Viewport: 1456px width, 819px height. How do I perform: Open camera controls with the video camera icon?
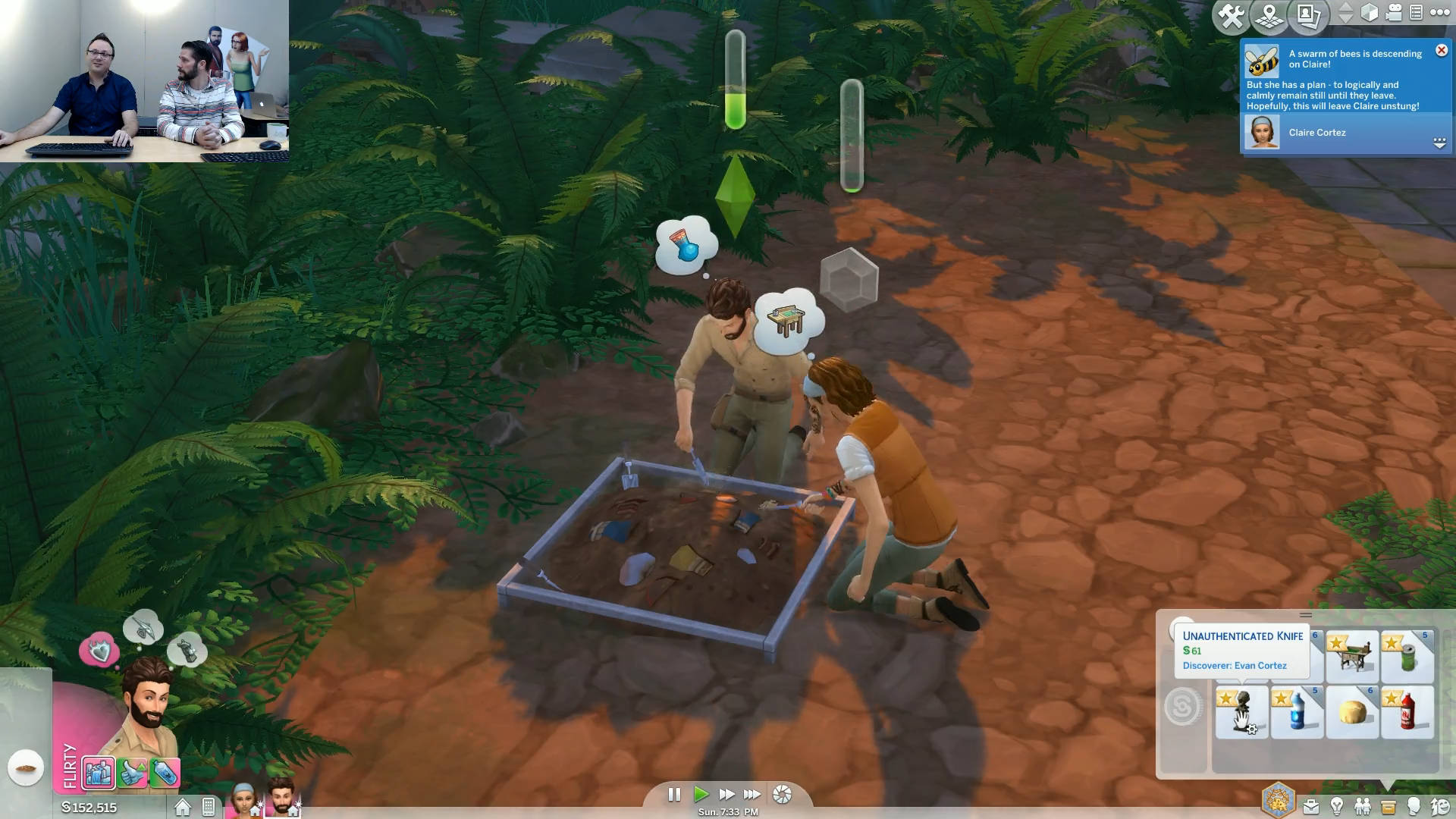[x=1394, y=13]
